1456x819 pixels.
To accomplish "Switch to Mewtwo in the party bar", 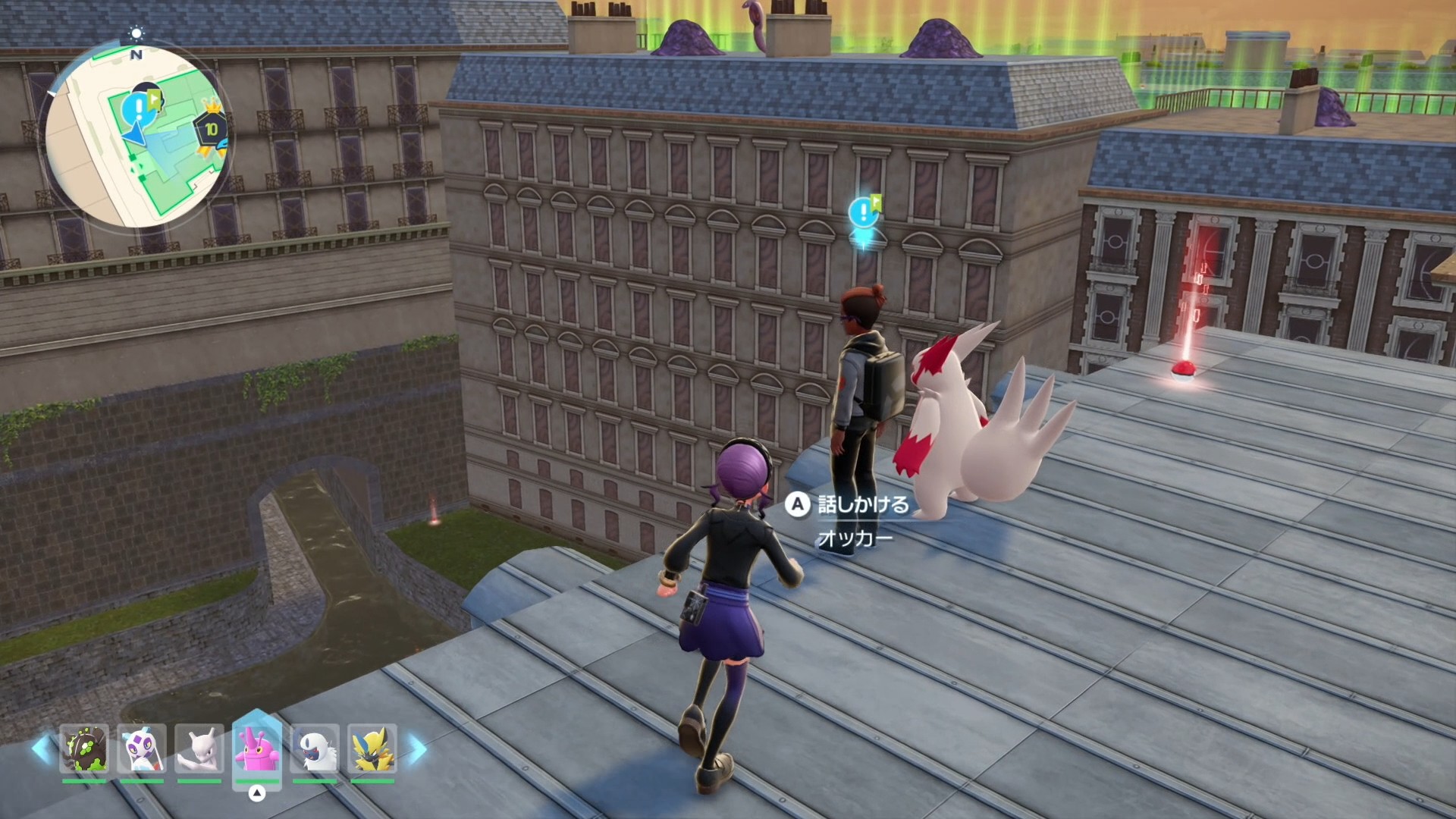I will (x=199, y=749).
